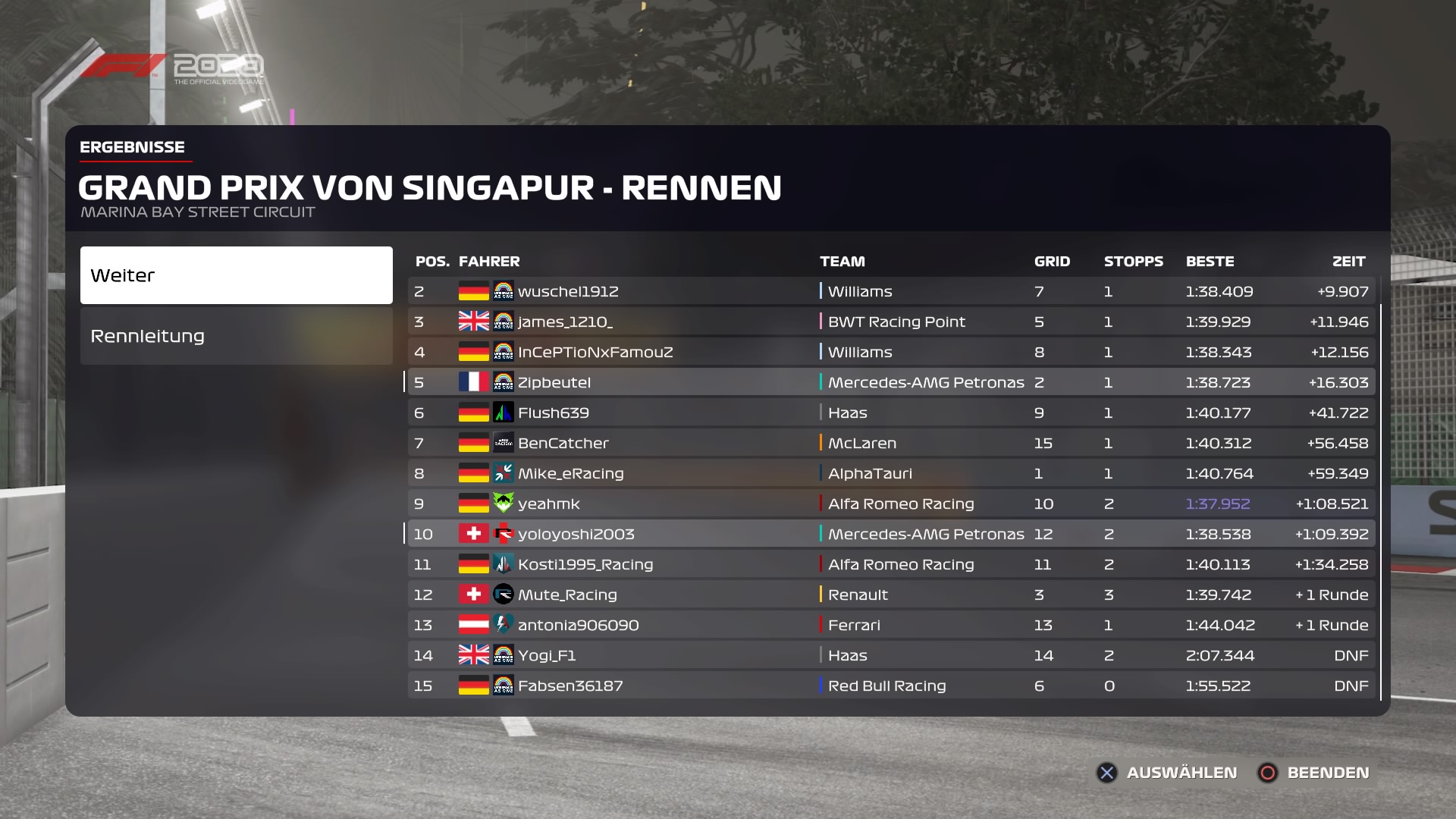Image resolution: width=1456 pixels, height=819 pixels.
Task: Click antonia906090's Ferrari row
Action: coord(891,625)
